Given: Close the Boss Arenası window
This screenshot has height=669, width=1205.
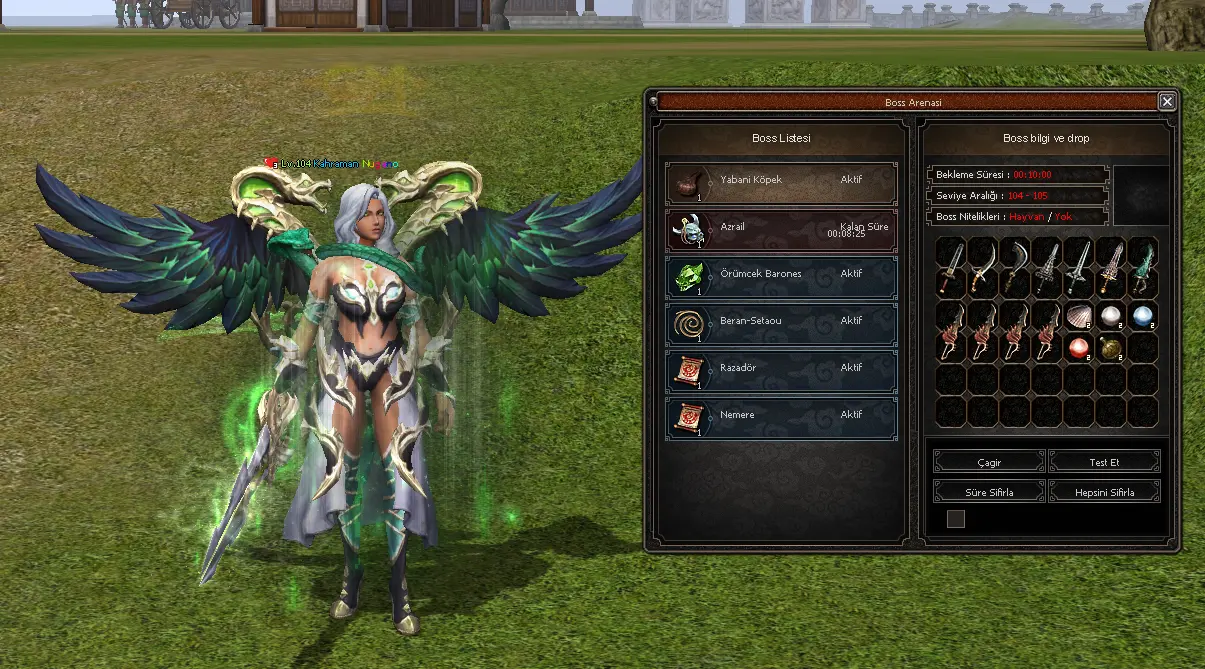Looking at the screenshot, I should [x=1166, y=102].
